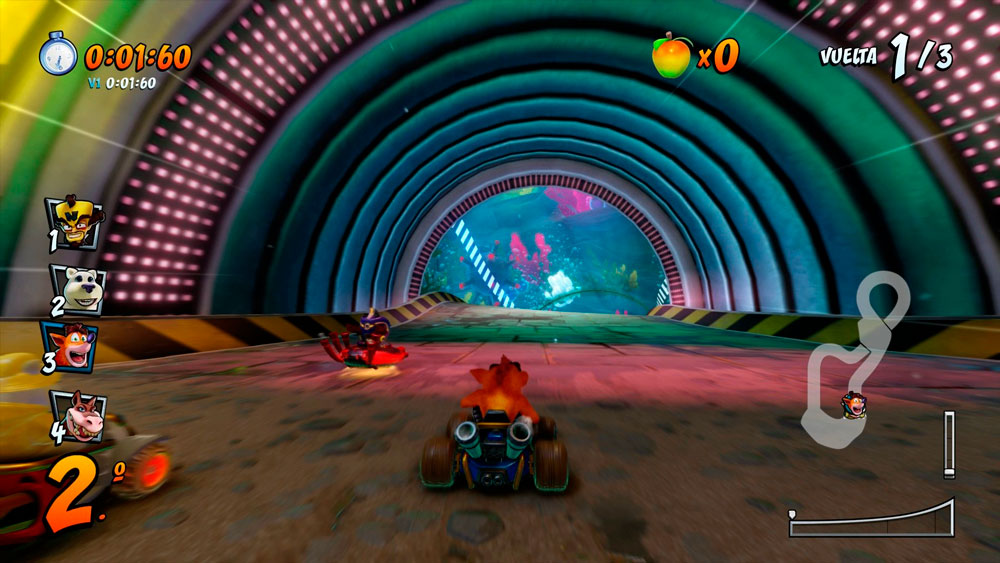Click Dr. Neo Cortex's first-place portrait
This screenshot has width=1000, height=563.
coord(73,221)
